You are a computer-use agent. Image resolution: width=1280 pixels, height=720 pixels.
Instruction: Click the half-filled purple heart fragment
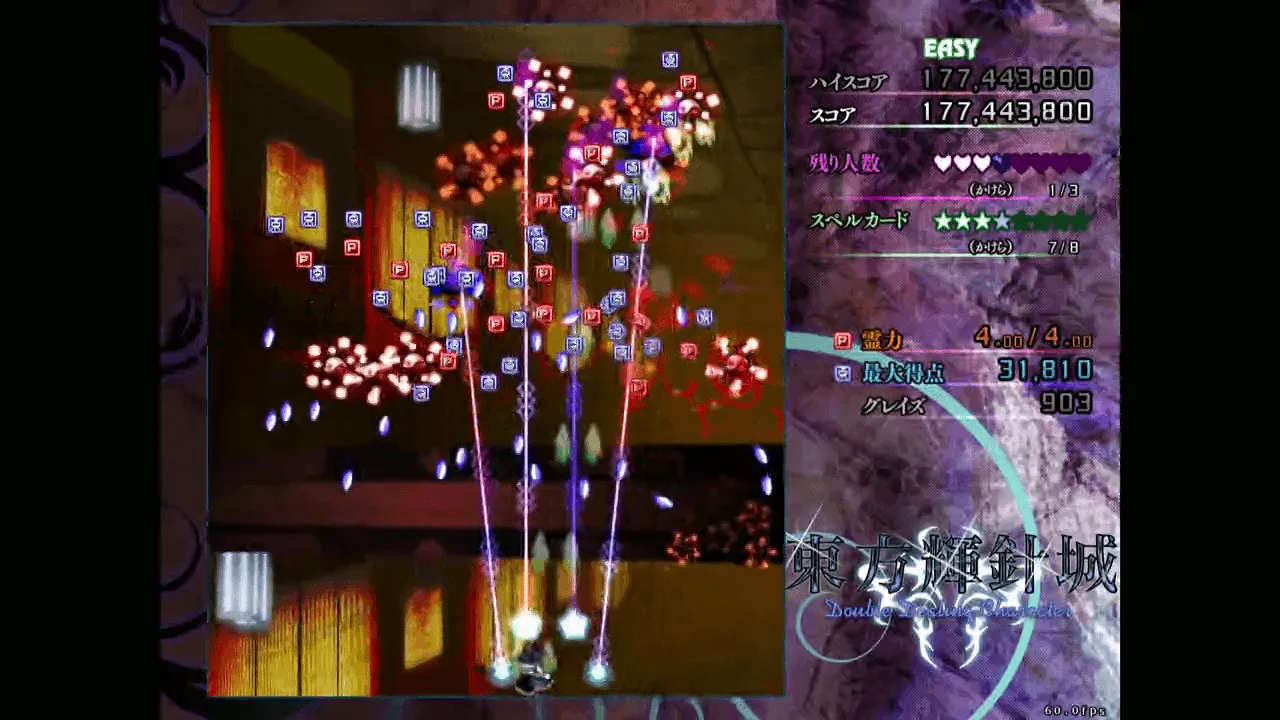[x=999, y=163]
